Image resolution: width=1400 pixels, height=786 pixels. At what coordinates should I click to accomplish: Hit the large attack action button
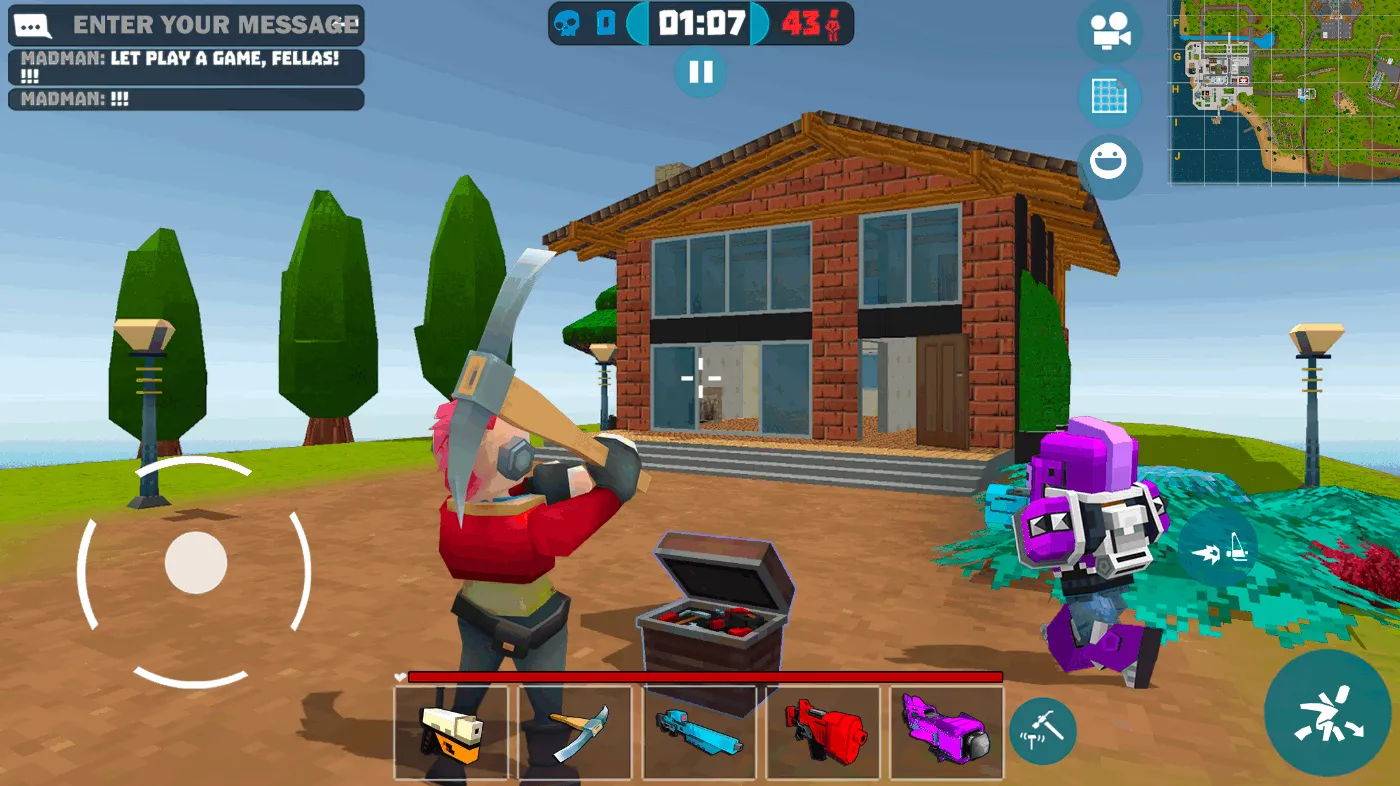pos(1327,713)
